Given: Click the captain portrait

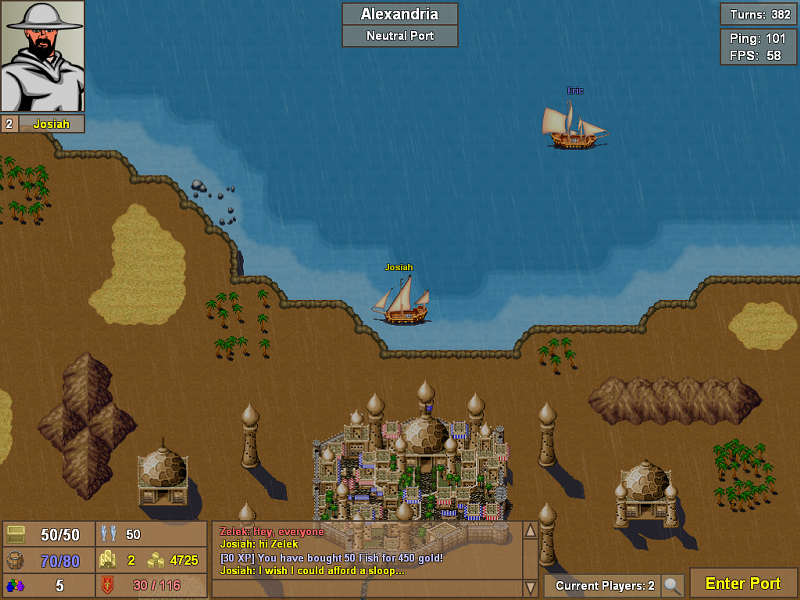Looking at the screenshot, I should click(42, 56).
